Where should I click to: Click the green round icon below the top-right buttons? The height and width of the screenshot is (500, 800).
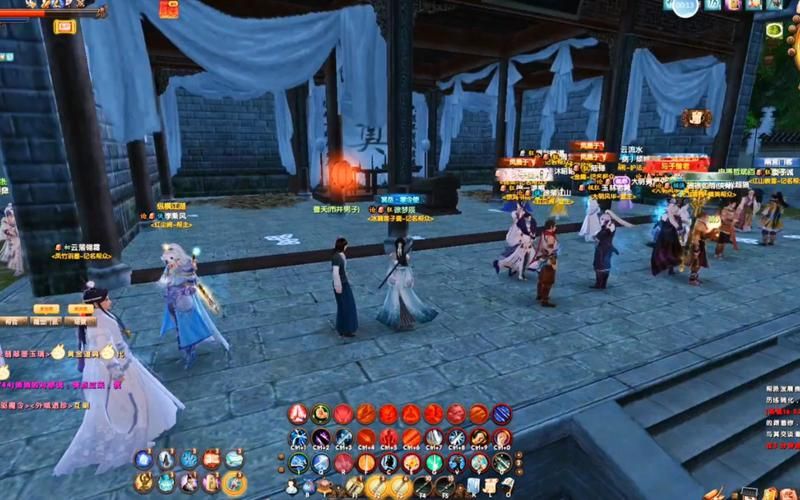772,31
